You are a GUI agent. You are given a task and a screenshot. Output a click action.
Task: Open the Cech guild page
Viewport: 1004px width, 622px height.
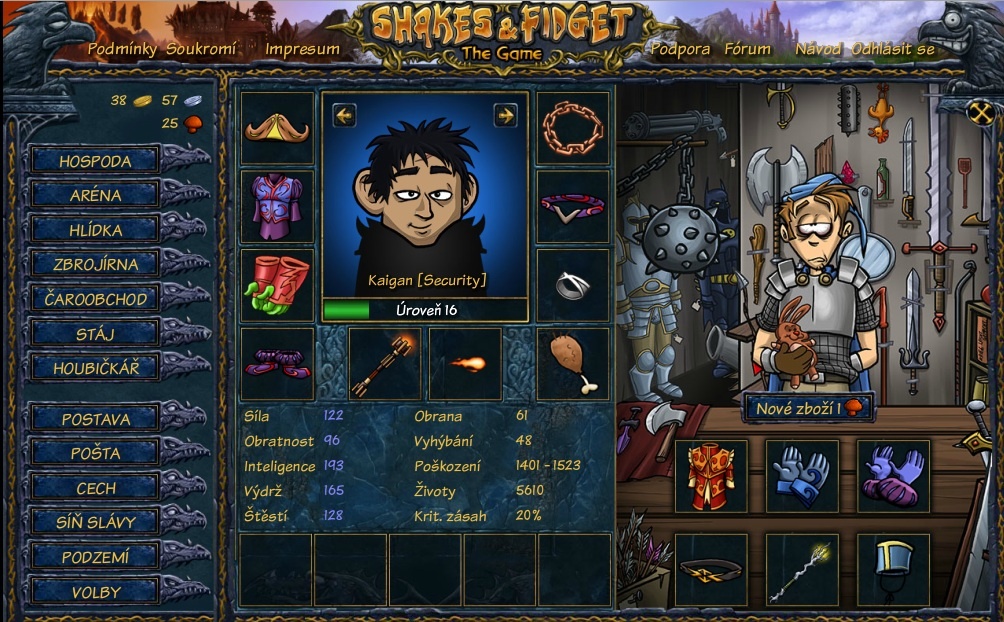[95, 488]
